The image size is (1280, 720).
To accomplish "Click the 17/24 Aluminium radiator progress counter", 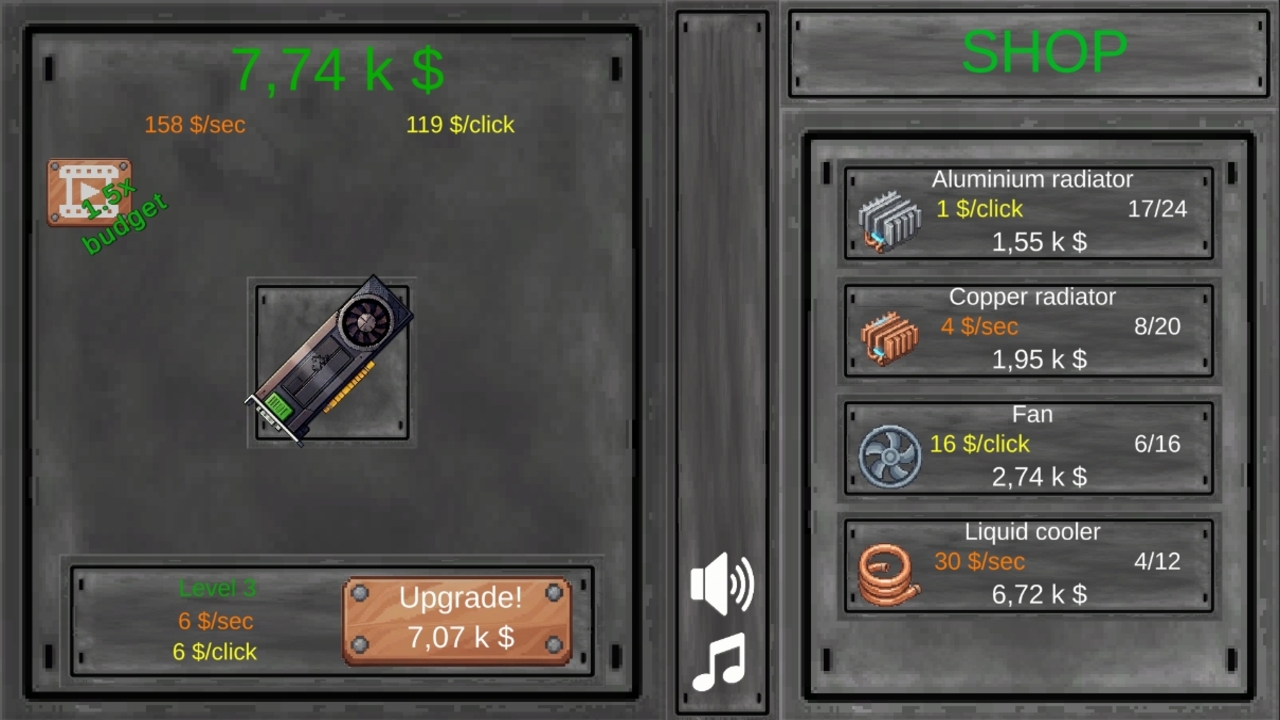I will [x=1156, y=208].
